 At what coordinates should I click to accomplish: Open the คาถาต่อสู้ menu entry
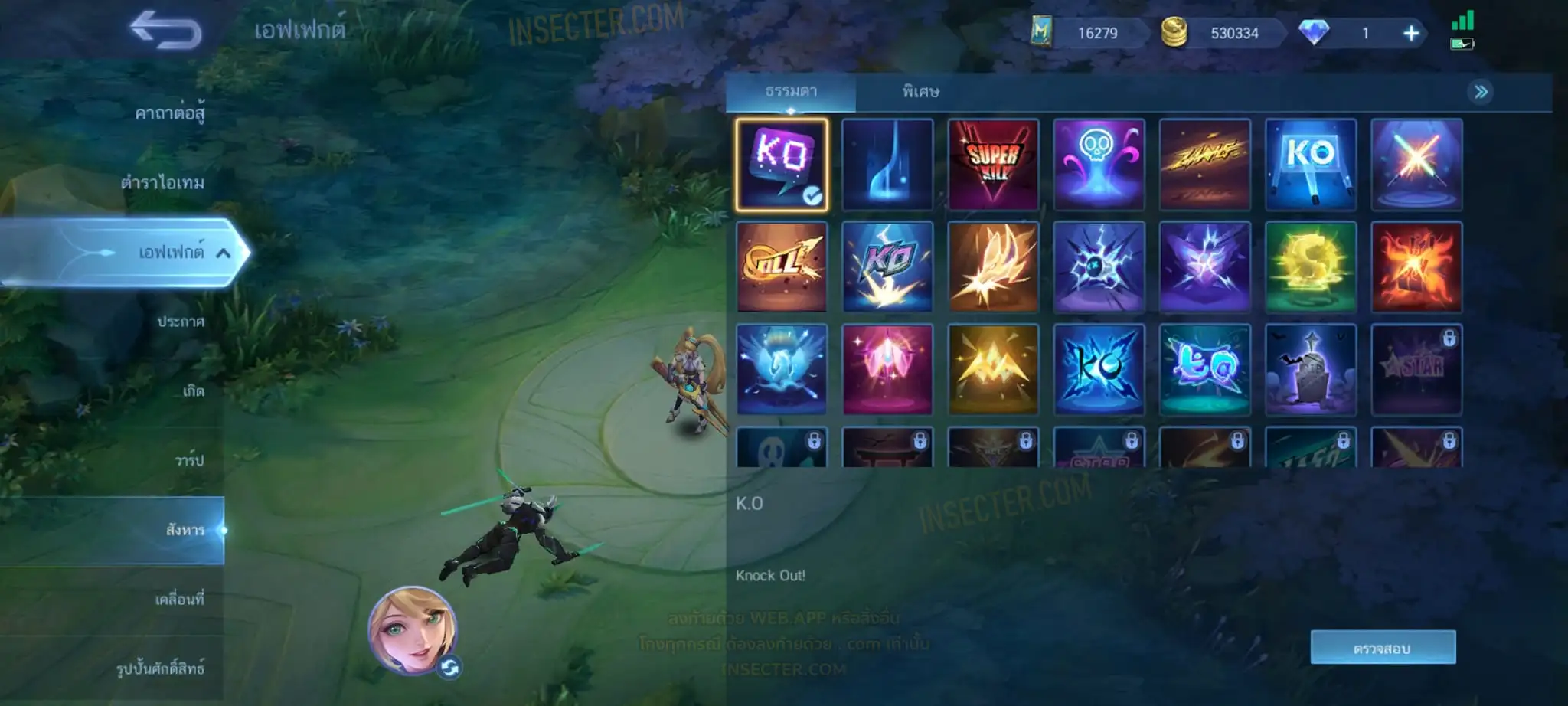tap(169, 113)
